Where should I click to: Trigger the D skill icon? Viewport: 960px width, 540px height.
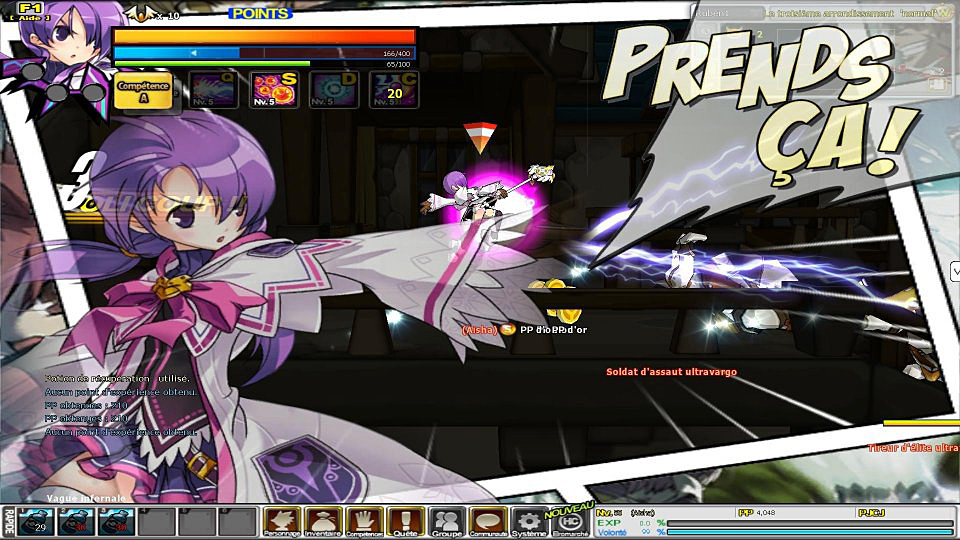pyautogui.click(x=331, y=90)
